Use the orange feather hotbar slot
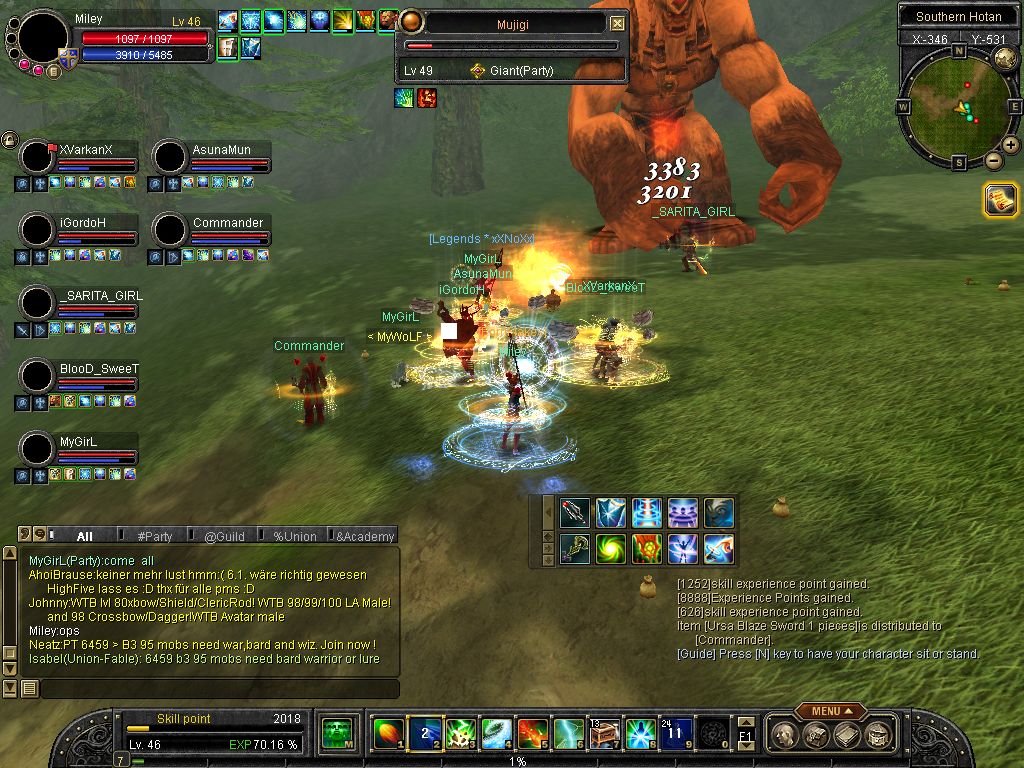The width and height of the screenshot is (1024, 768). [387, 735]
